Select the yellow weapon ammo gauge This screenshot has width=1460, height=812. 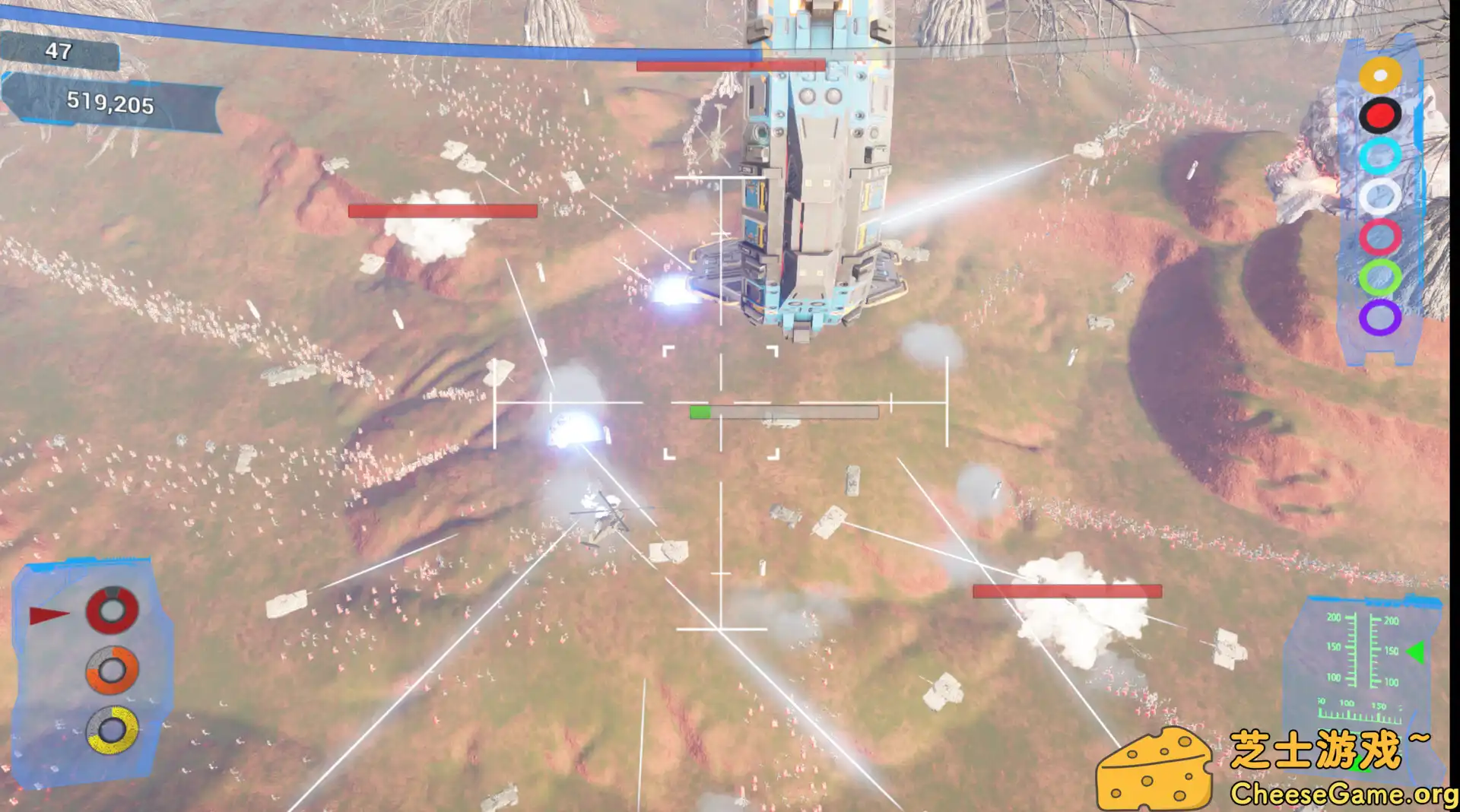tap(111, 731)
